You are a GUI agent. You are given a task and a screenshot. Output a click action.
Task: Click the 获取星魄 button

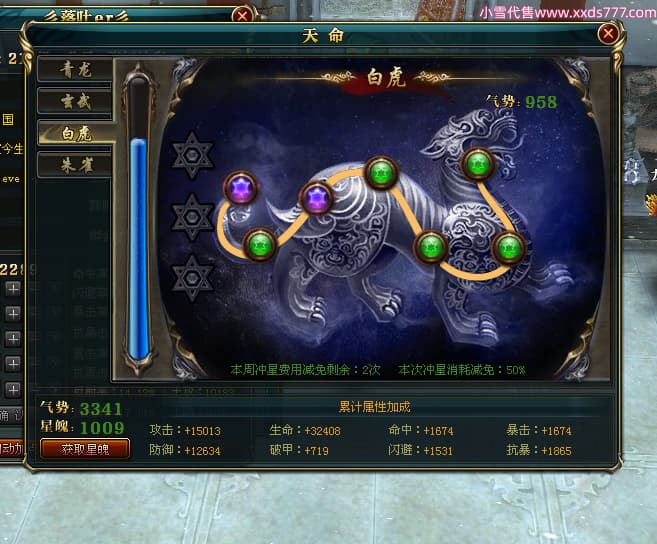85,449
